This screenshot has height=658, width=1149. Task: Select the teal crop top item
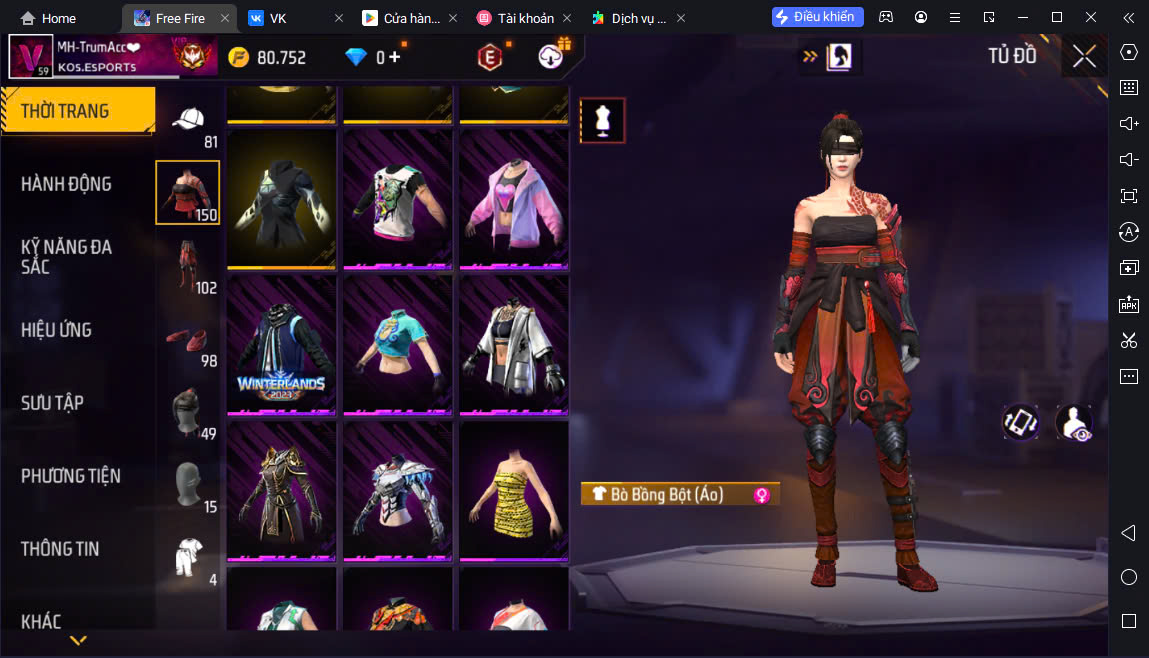coord(398,345)
